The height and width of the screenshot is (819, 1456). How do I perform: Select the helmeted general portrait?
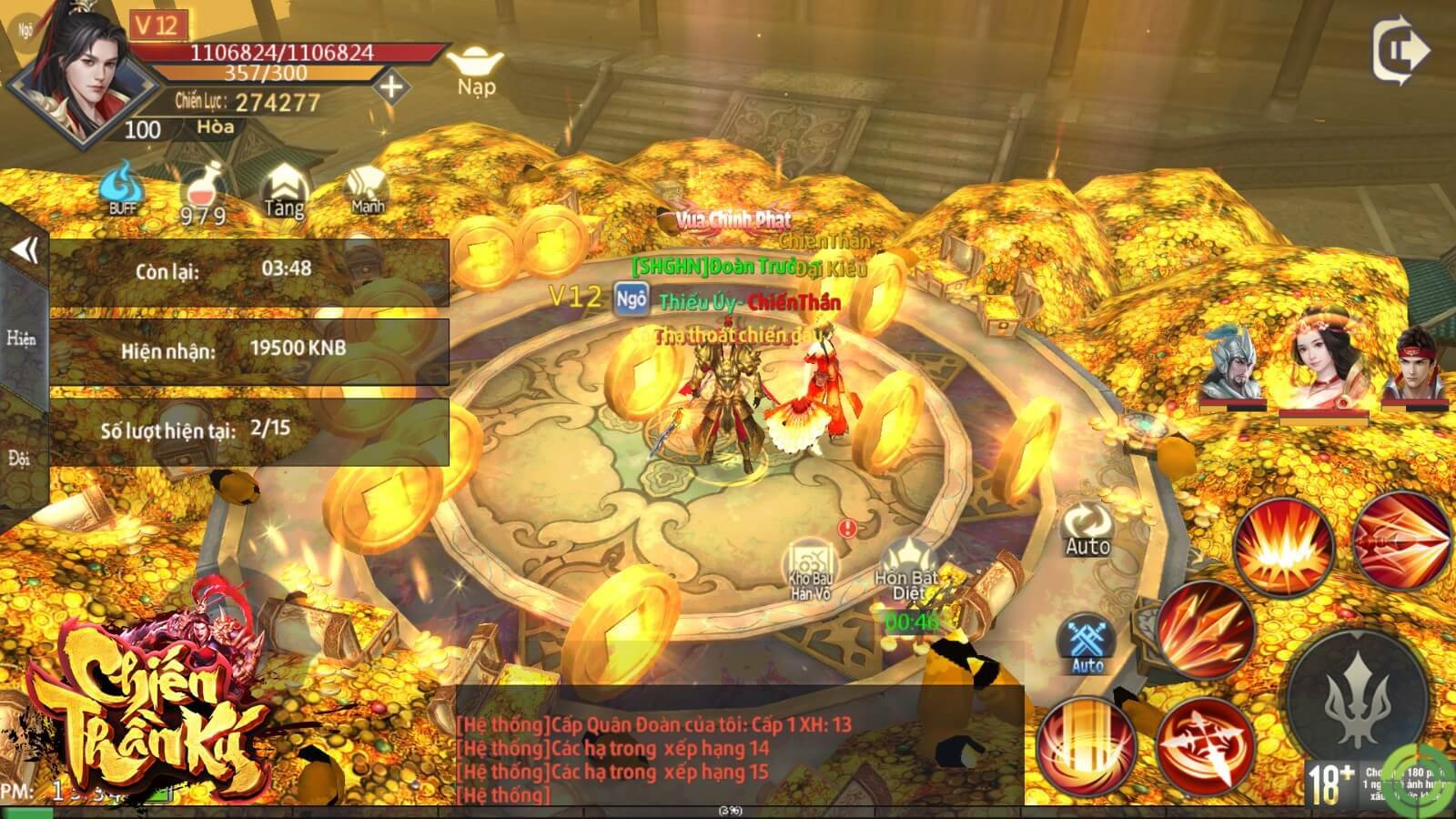(1233, 363)
